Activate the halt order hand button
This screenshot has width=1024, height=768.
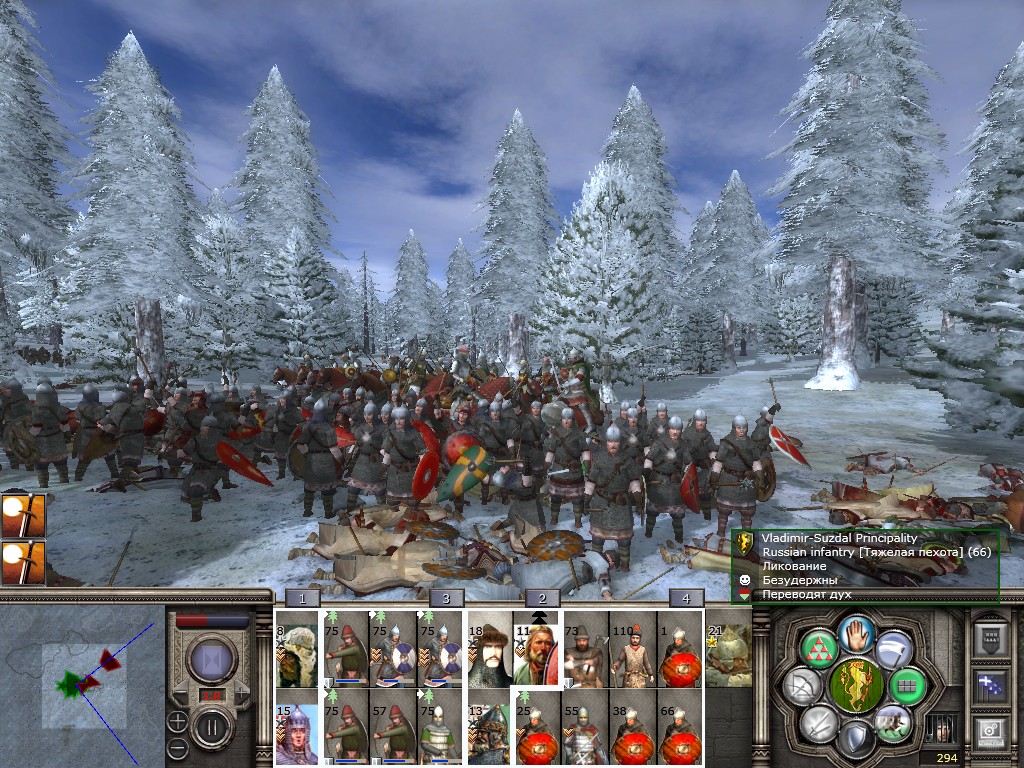coord(855,632)
